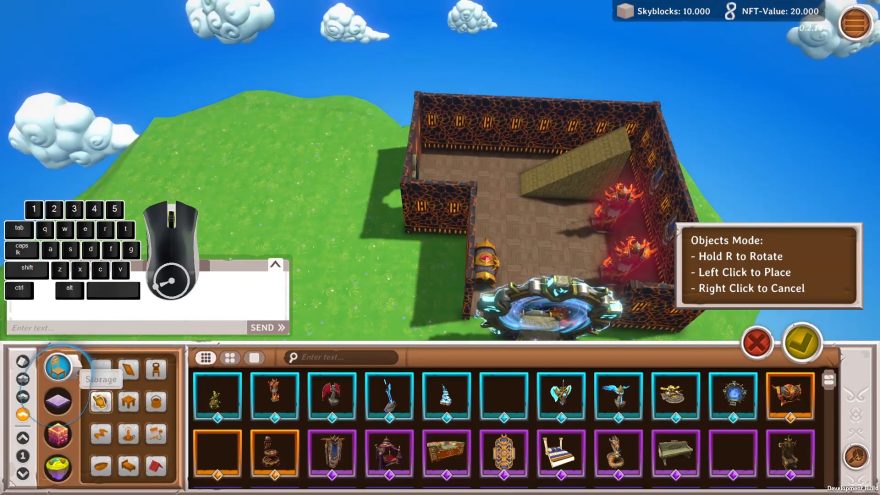
Task: Switch to the four-square grid view
Action: pos(230,357)
